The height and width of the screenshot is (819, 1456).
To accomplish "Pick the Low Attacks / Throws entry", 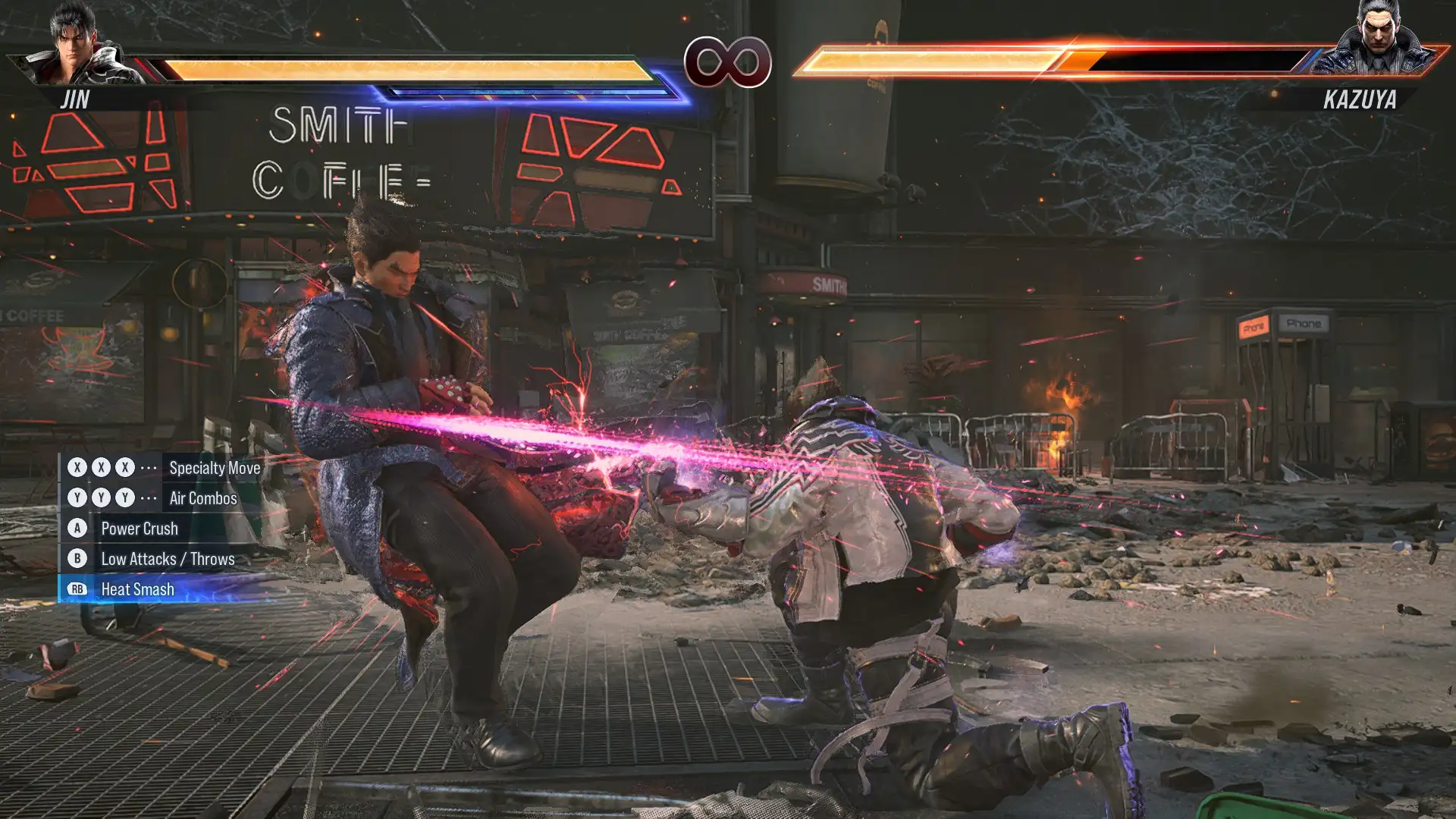I will point(168,559).
